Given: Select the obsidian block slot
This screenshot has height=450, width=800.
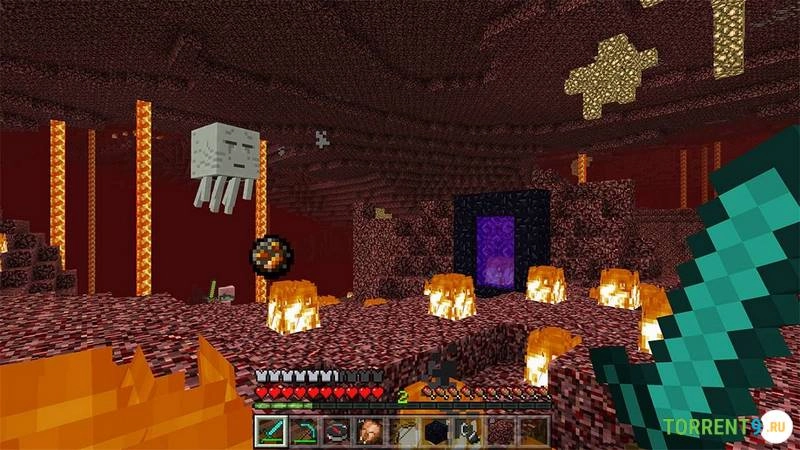Looking at the screenshot, I should (x=436, y=431).
